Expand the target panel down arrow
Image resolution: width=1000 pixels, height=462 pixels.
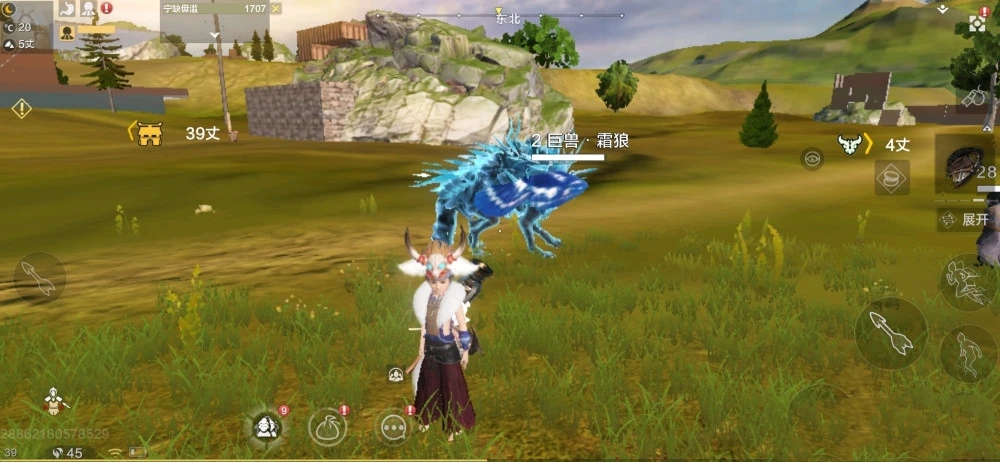tap(215, 34)
